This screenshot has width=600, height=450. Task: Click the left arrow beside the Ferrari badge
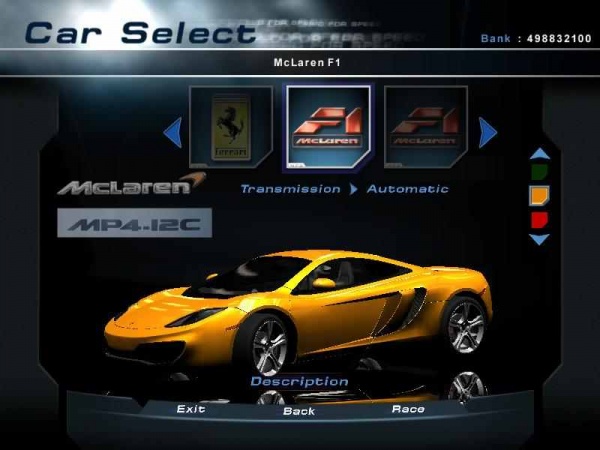[x=172, y=131]
